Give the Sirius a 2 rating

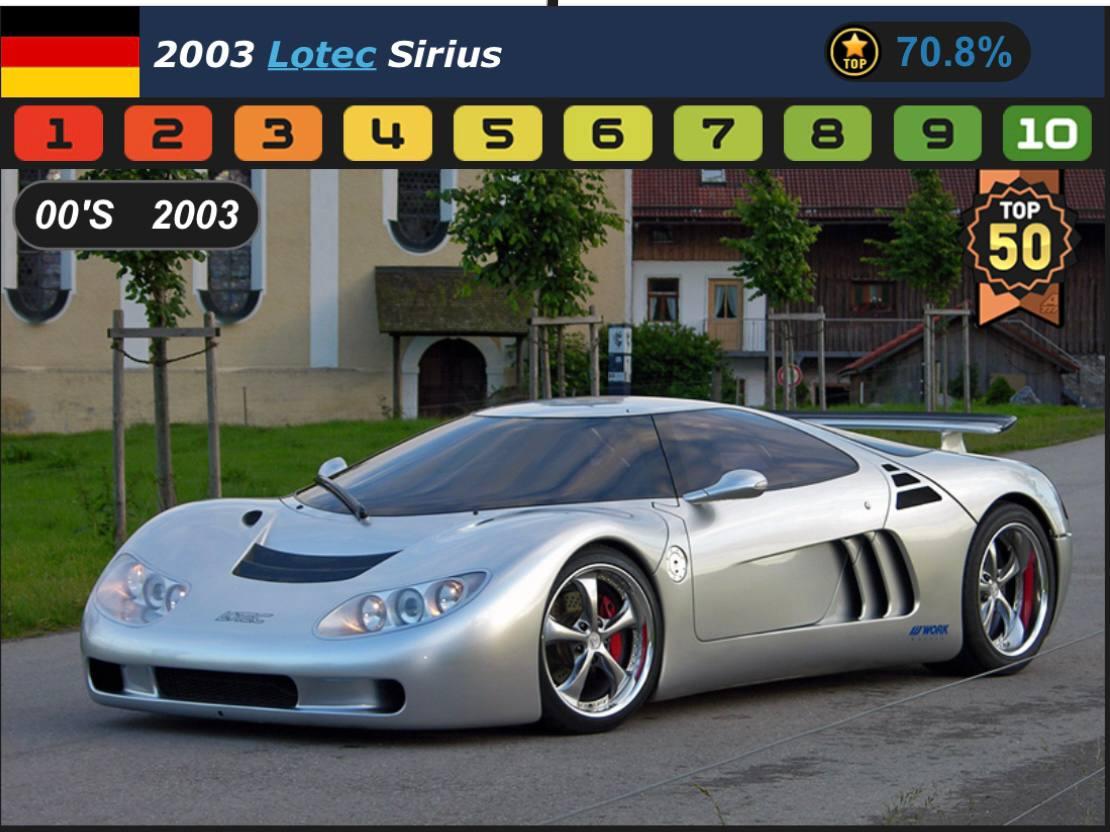pyautogui.click(x=168, y=134)
